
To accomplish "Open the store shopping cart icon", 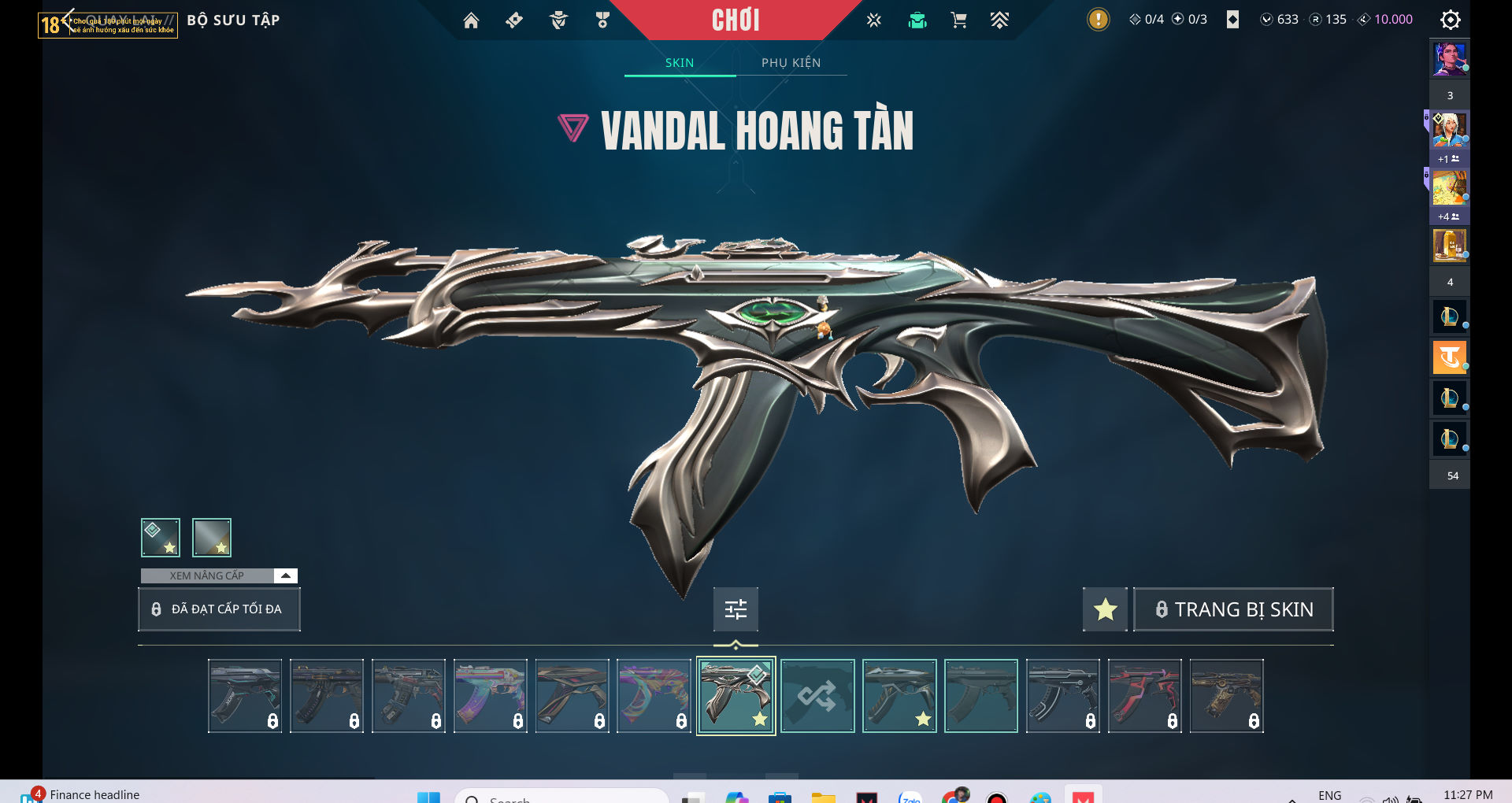I will 958,20.
